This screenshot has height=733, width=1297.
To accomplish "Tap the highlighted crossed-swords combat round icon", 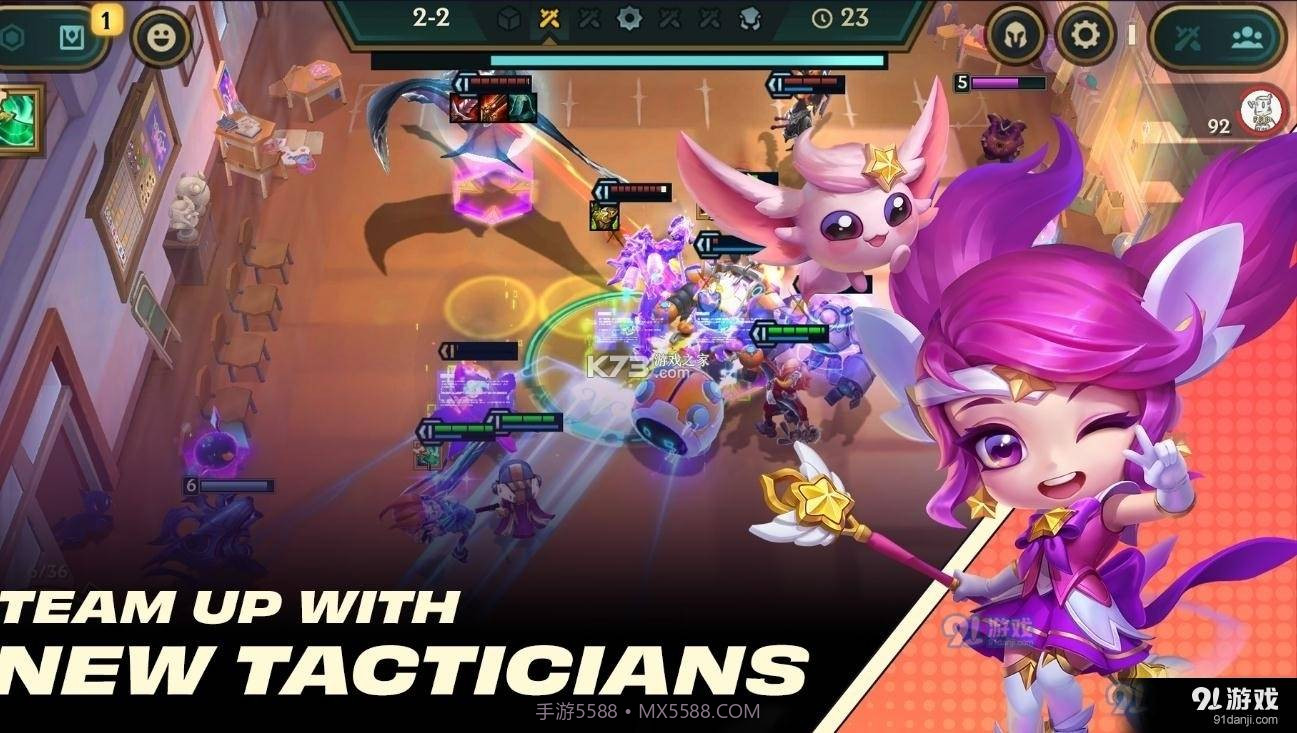I will coord(548,18).
